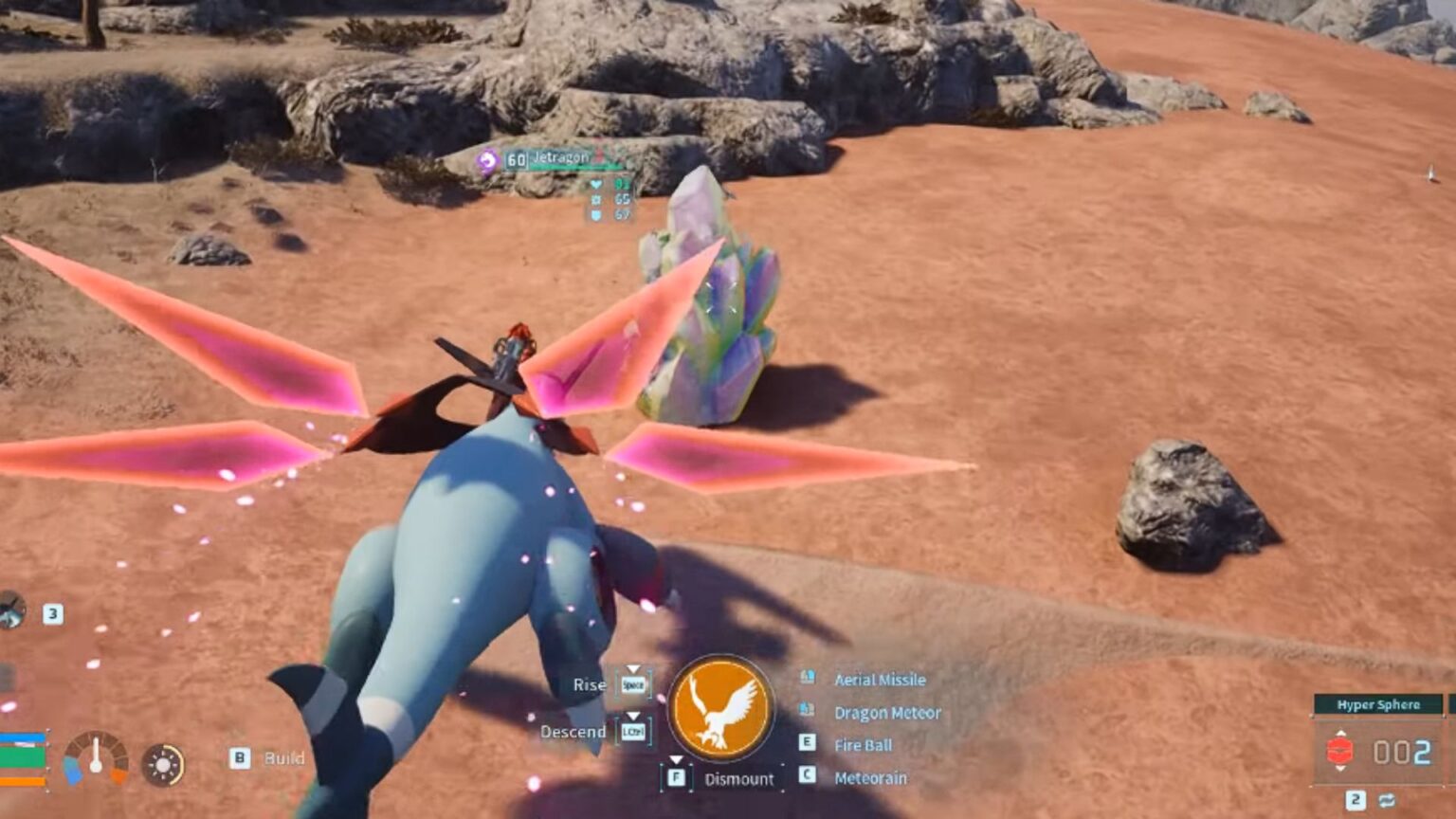Select the Jetragon level 60 nameplate
Image resolution: width=1456 pixels, height=819 pixels.
point(550,159)
